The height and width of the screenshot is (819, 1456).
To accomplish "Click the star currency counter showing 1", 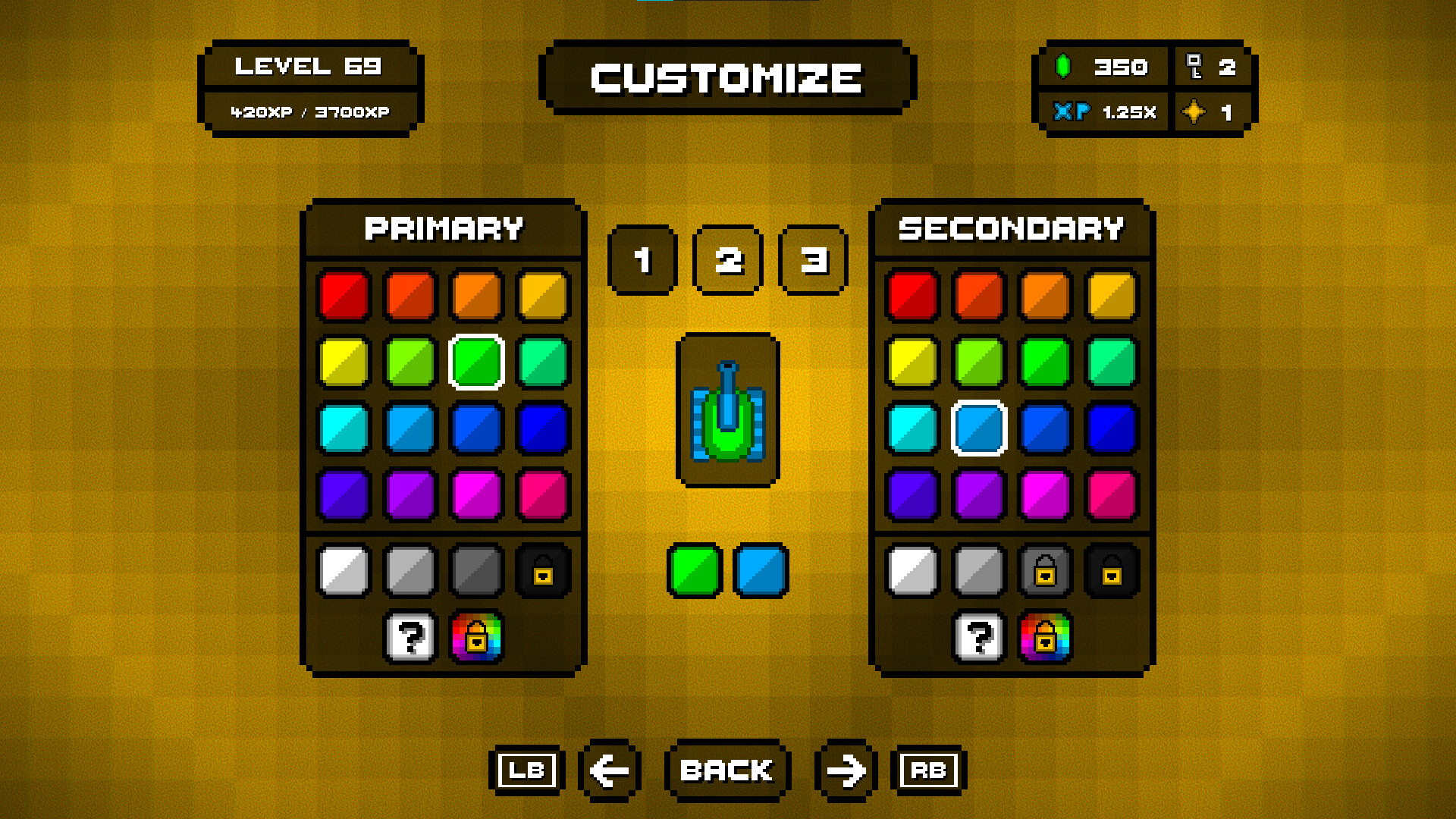I will (x=1211, y=112).
